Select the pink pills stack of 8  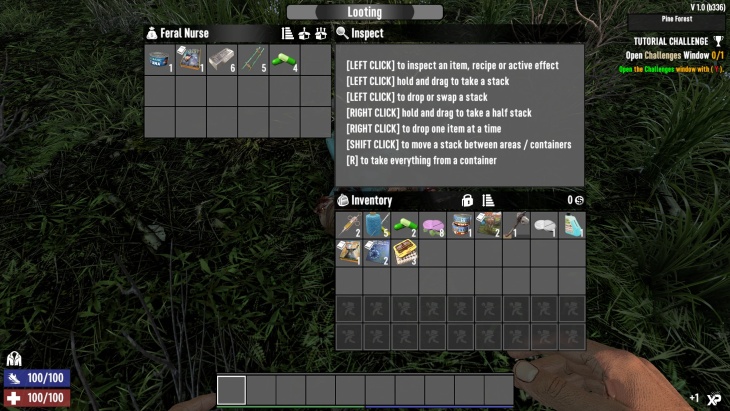click(433, 226)
